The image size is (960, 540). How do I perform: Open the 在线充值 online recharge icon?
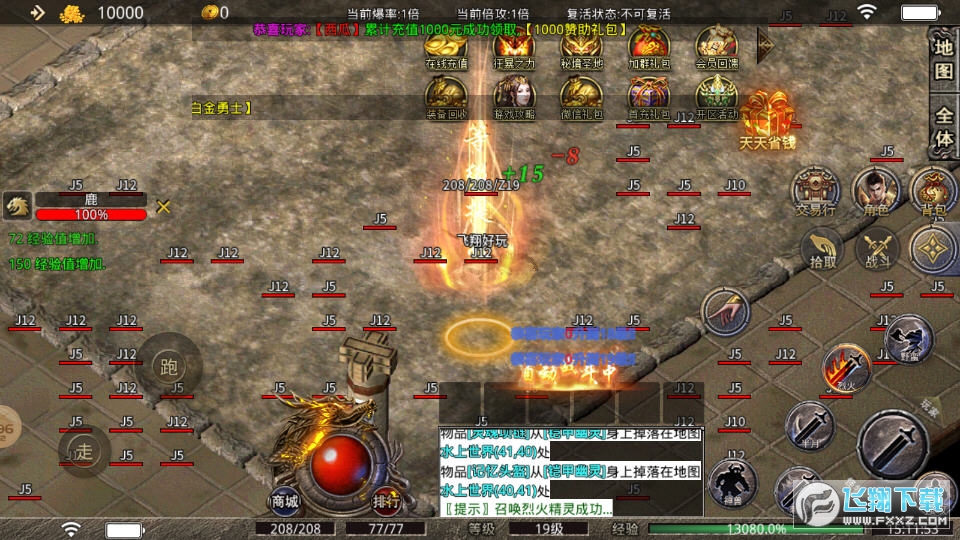[446, 46]
